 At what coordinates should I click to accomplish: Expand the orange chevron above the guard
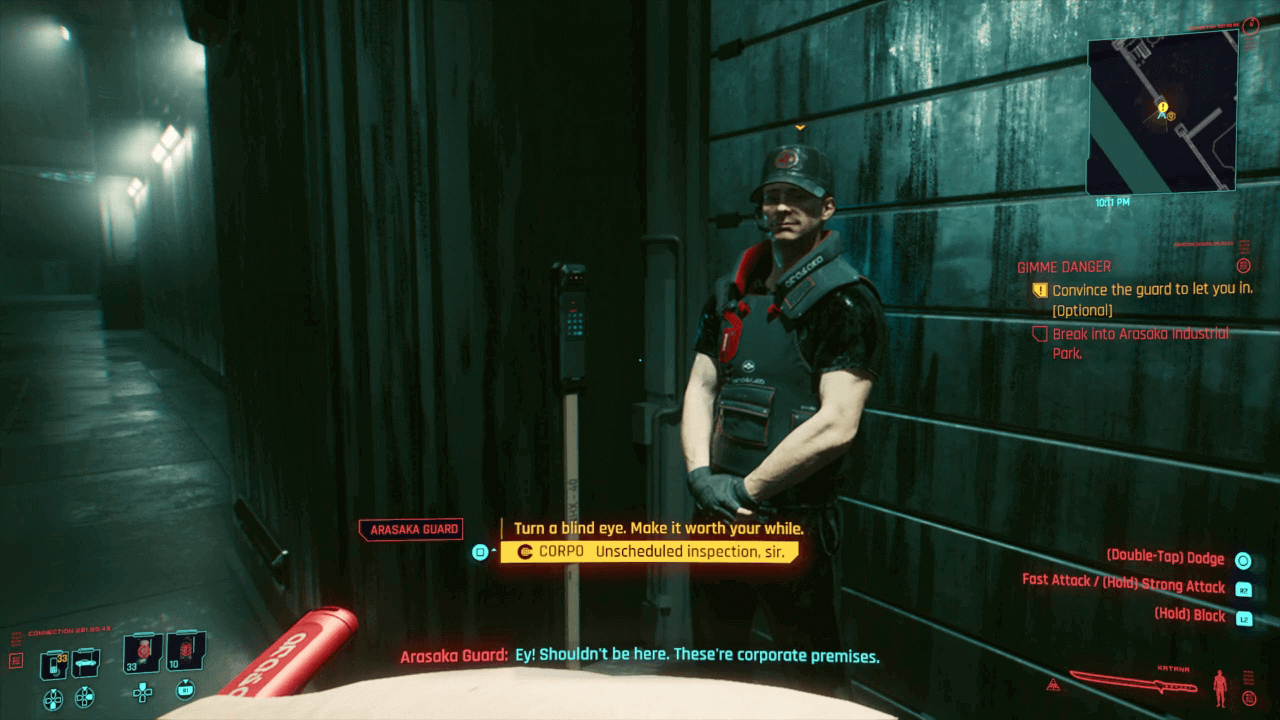(x=800, y=128)
